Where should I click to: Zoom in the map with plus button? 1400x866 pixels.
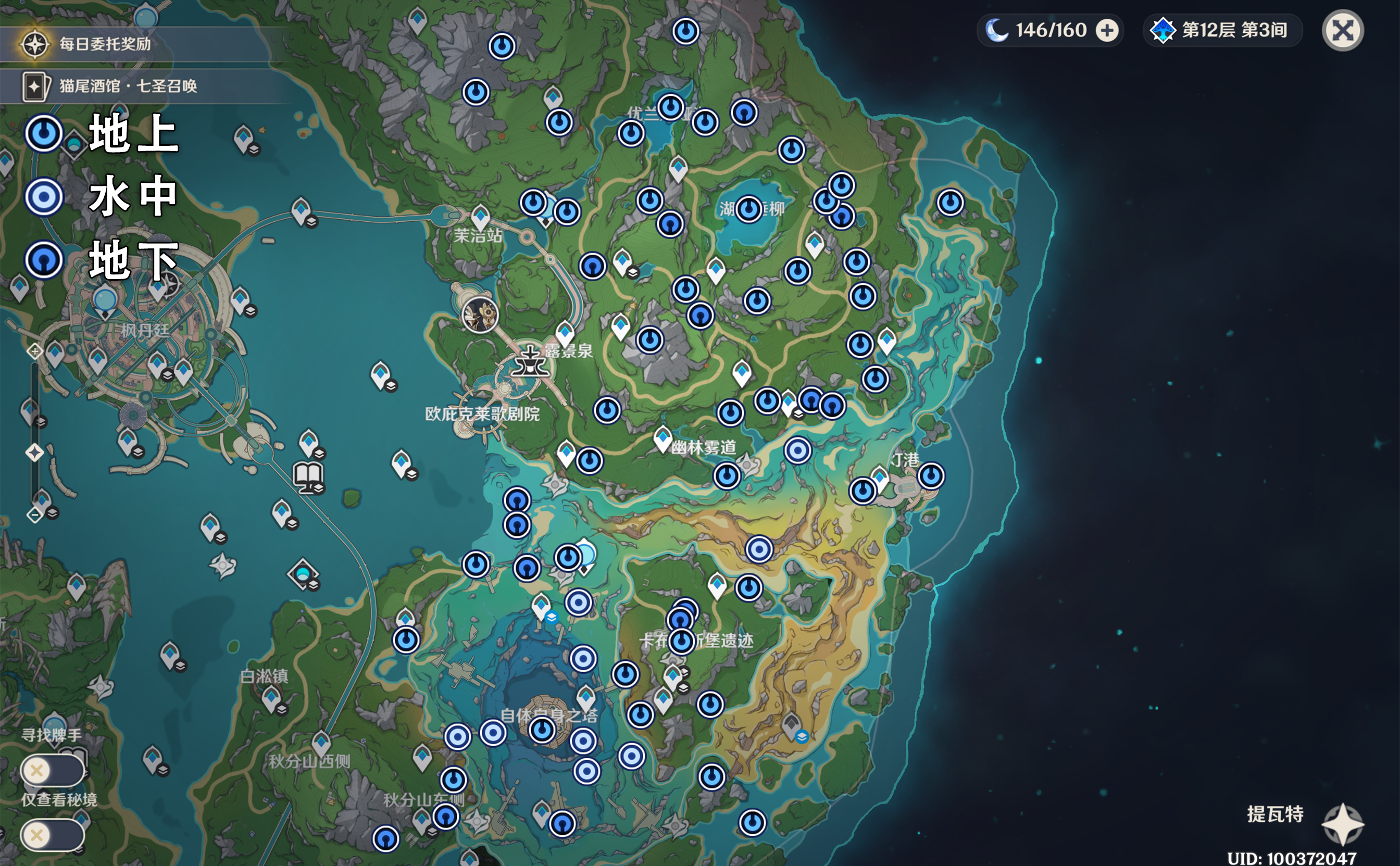pyautogui.click(x=34, y=350)
